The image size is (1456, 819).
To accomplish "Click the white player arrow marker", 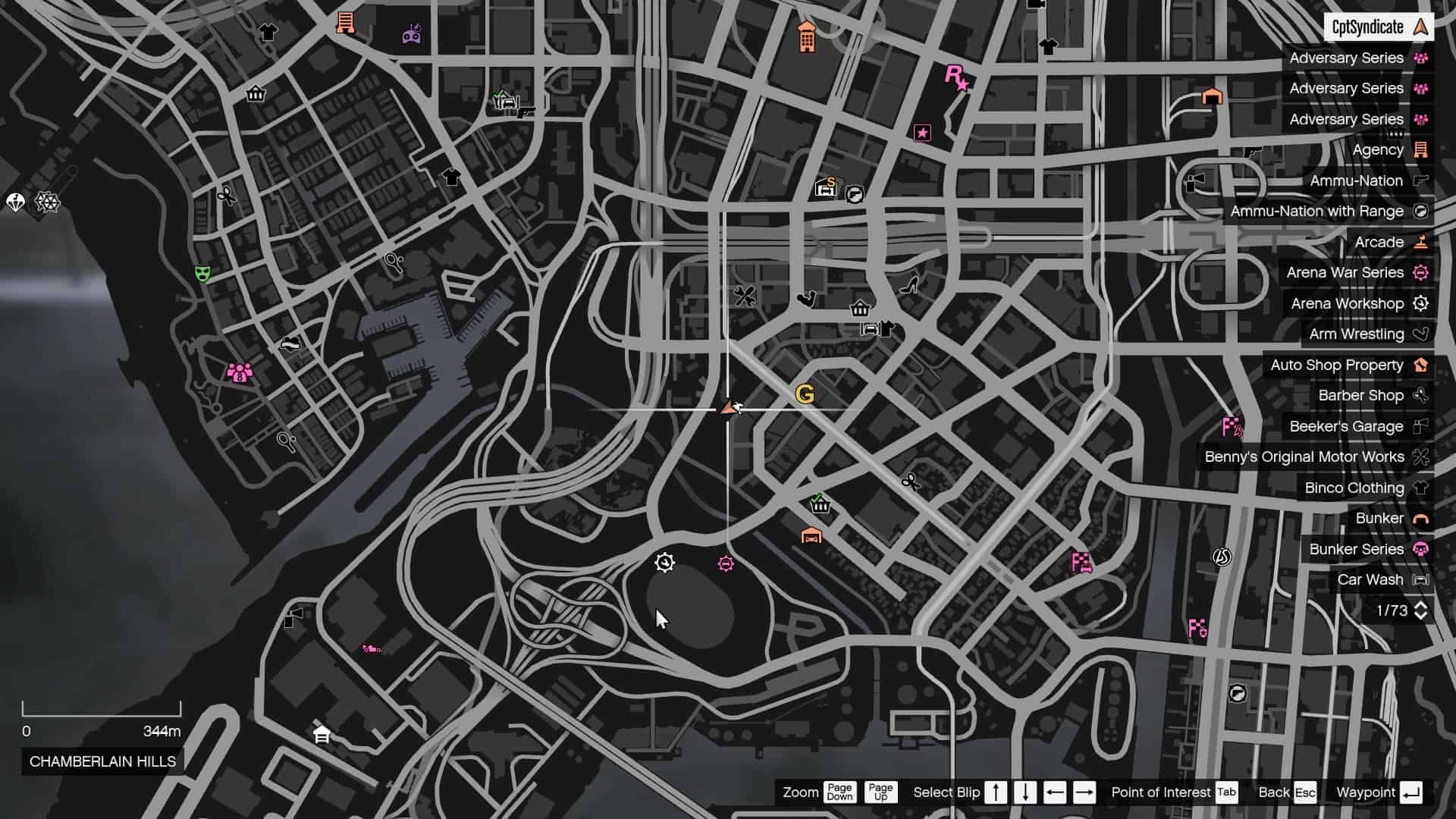I will [x=730, y=407].
